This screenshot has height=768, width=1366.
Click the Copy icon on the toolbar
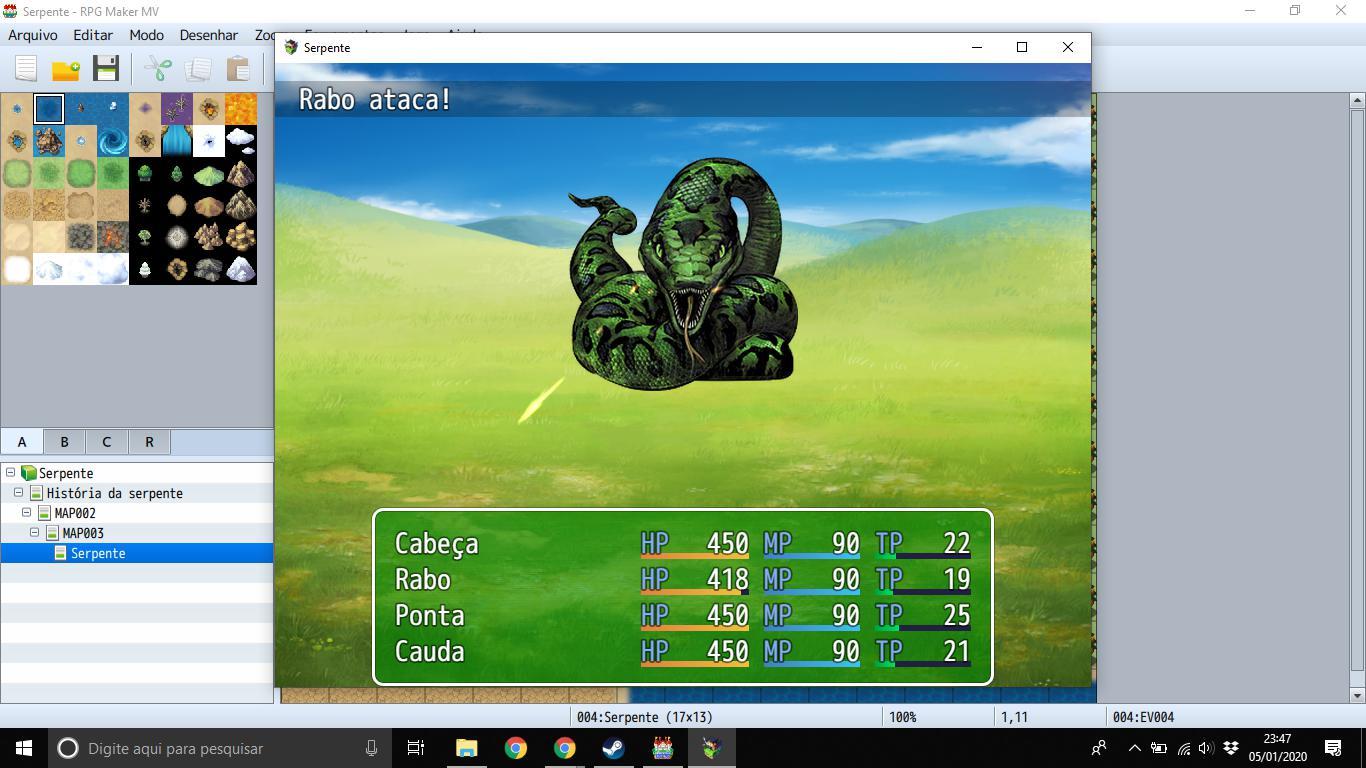click(x=198, y=69)
